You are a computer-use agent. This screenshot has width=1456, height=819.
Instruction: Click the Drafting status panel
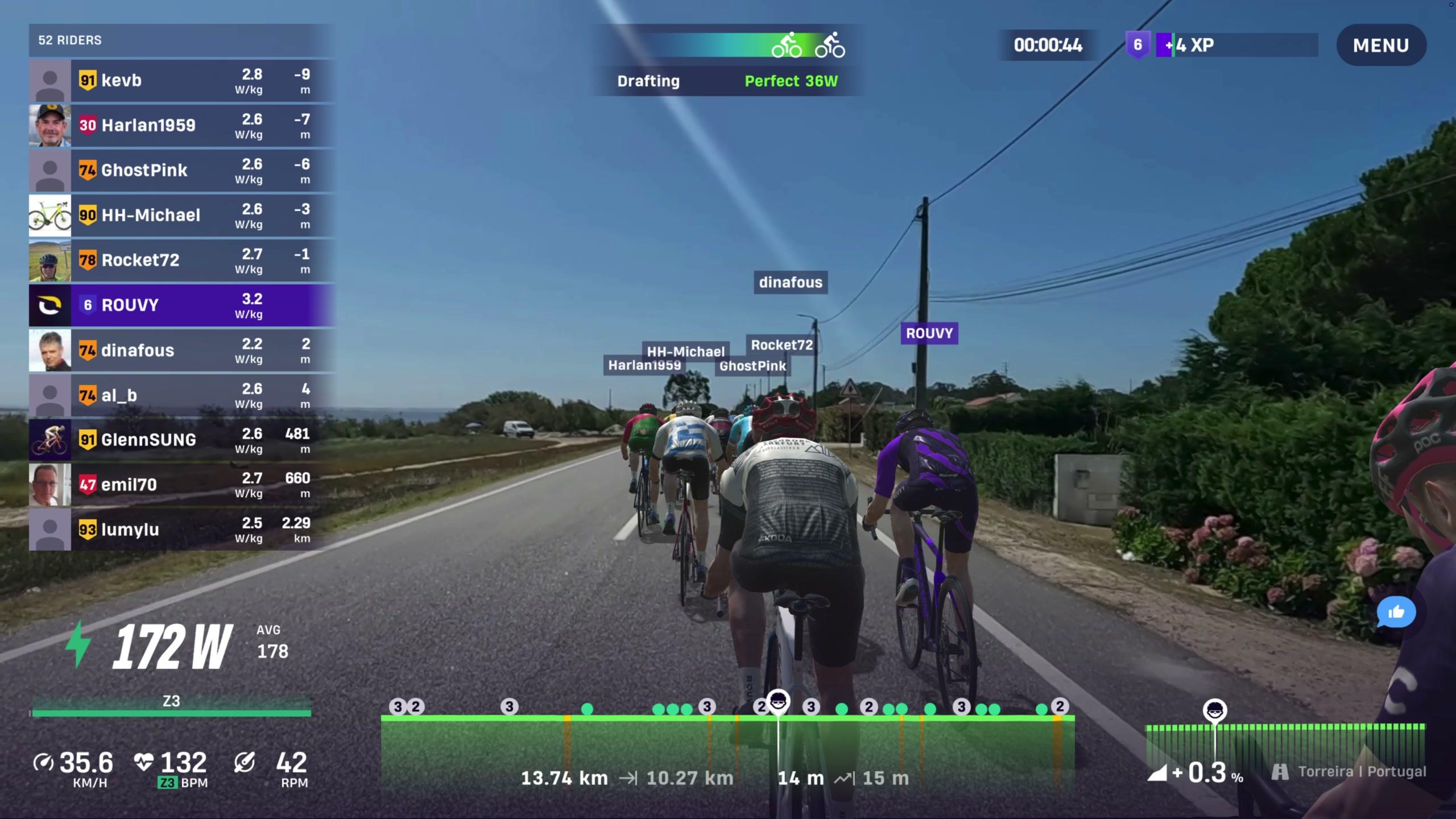[x=727, y=60]
